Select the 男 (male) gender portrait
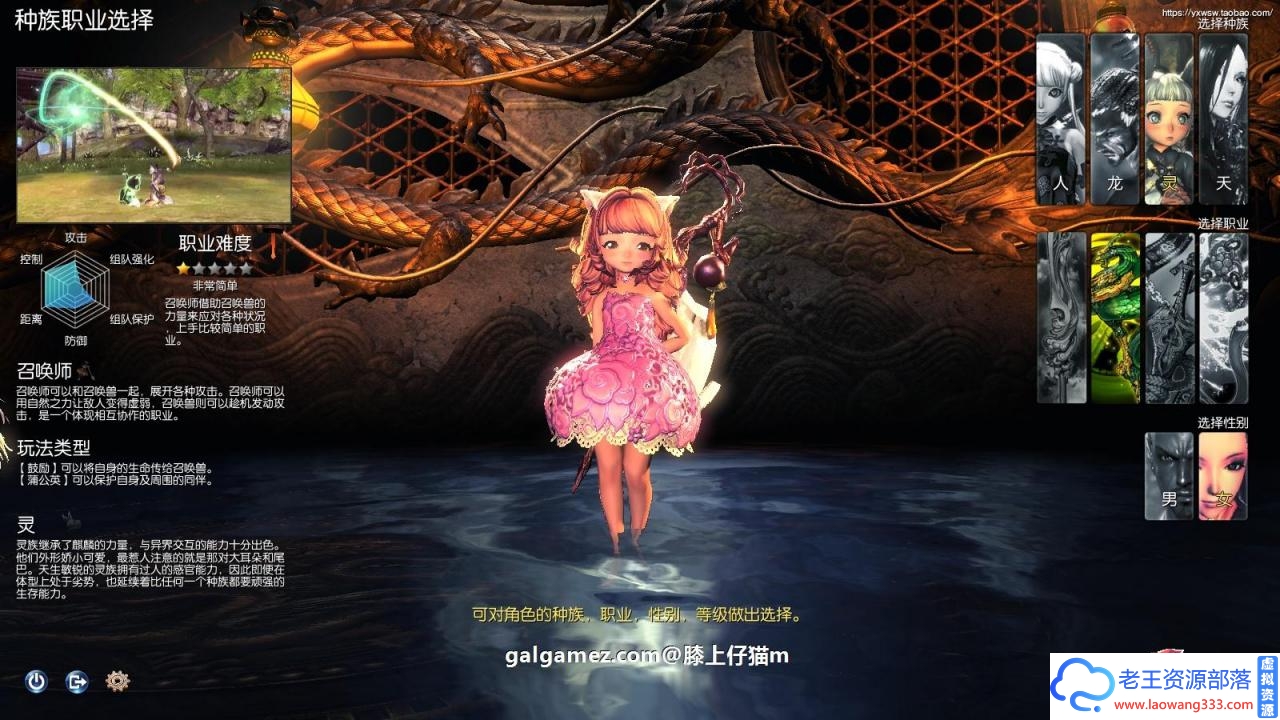 (x=1167, y=475)
